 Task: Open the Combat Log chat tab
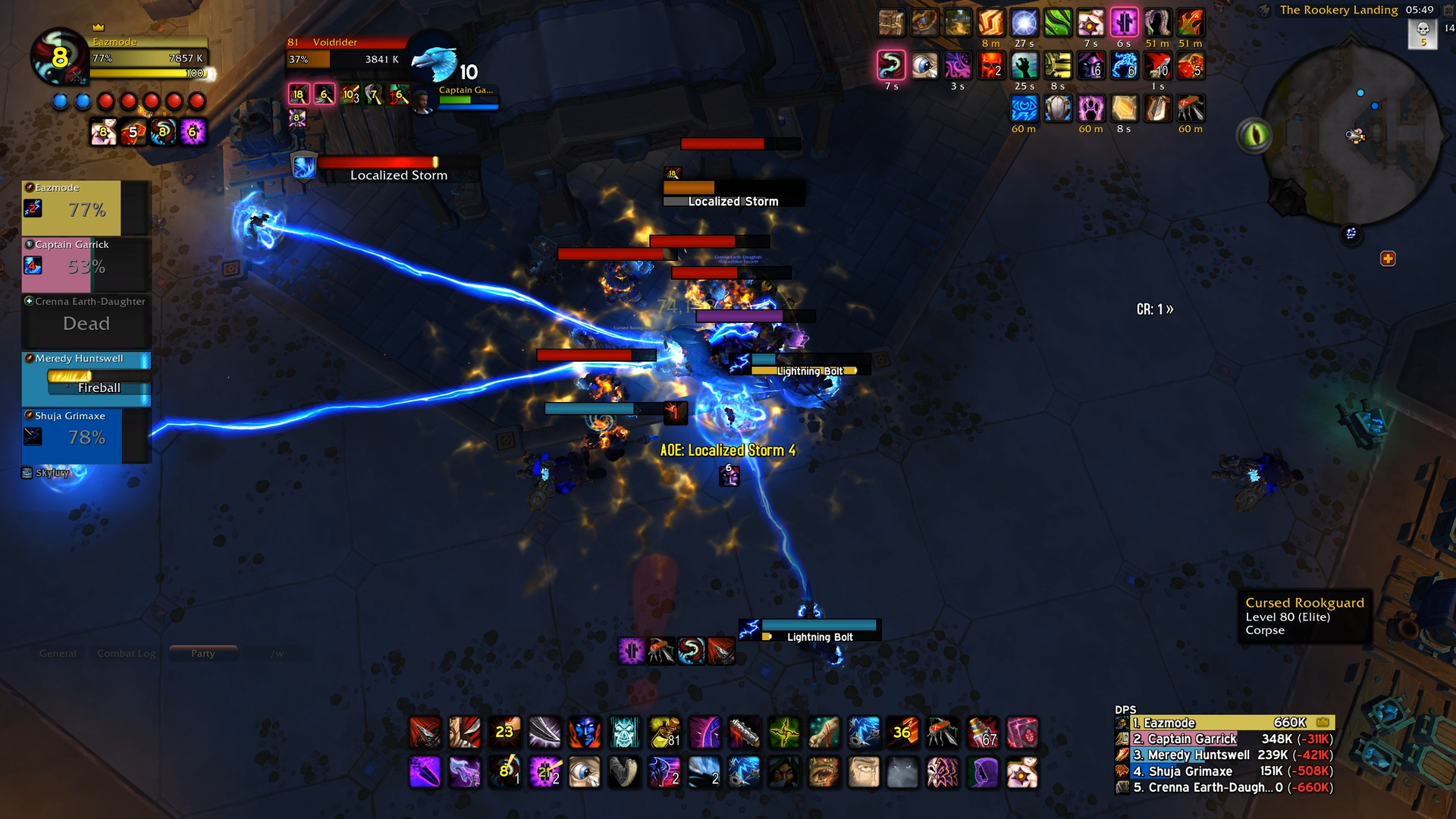(126, 653)
